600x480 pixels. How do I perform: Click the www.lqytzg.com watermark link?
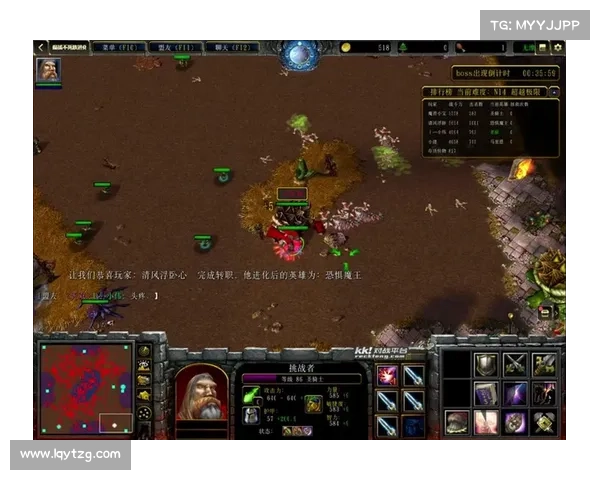tap(70, 455)
